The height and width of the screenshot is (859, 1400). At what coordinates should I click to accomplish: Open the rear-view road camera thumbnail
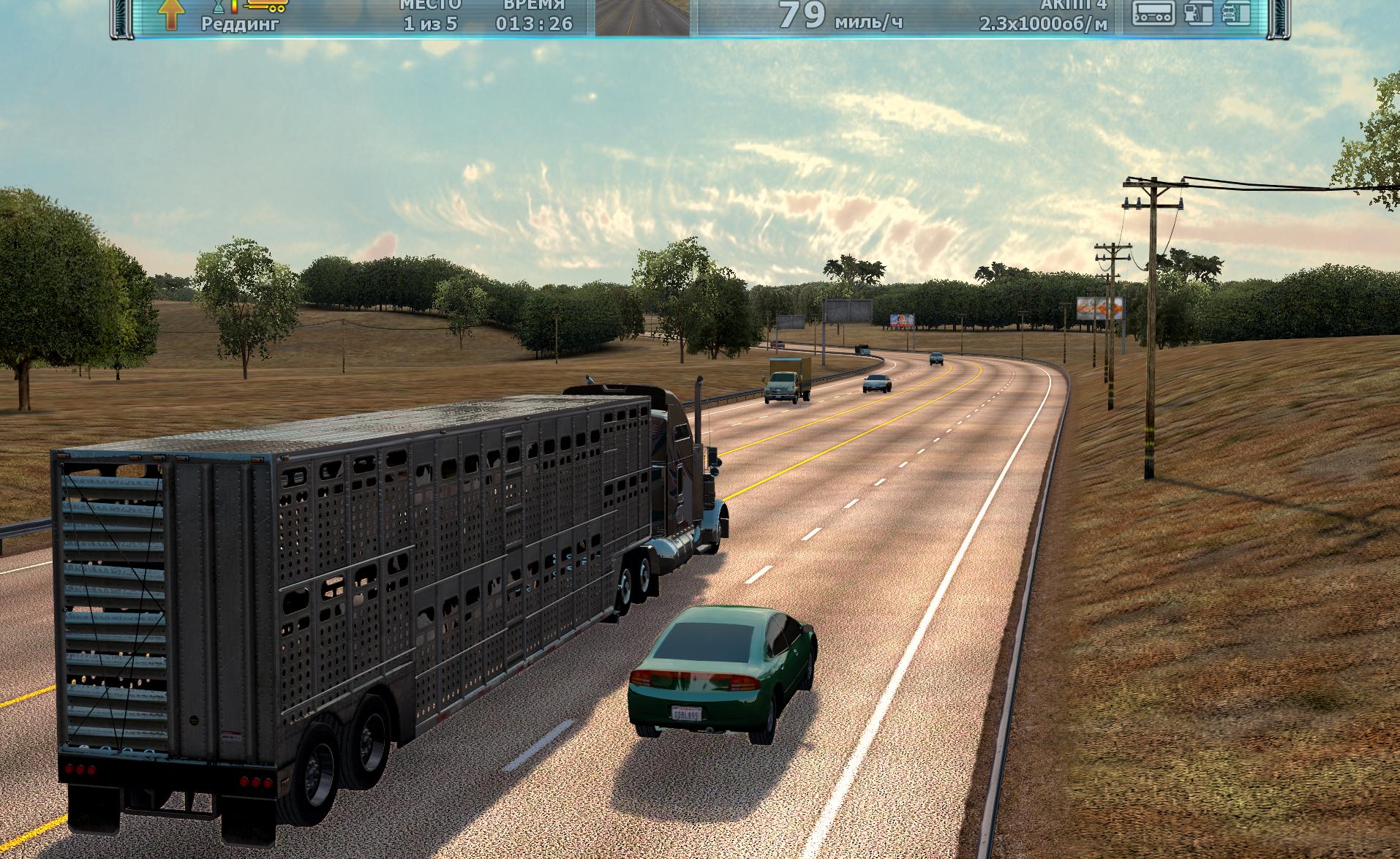642,17
